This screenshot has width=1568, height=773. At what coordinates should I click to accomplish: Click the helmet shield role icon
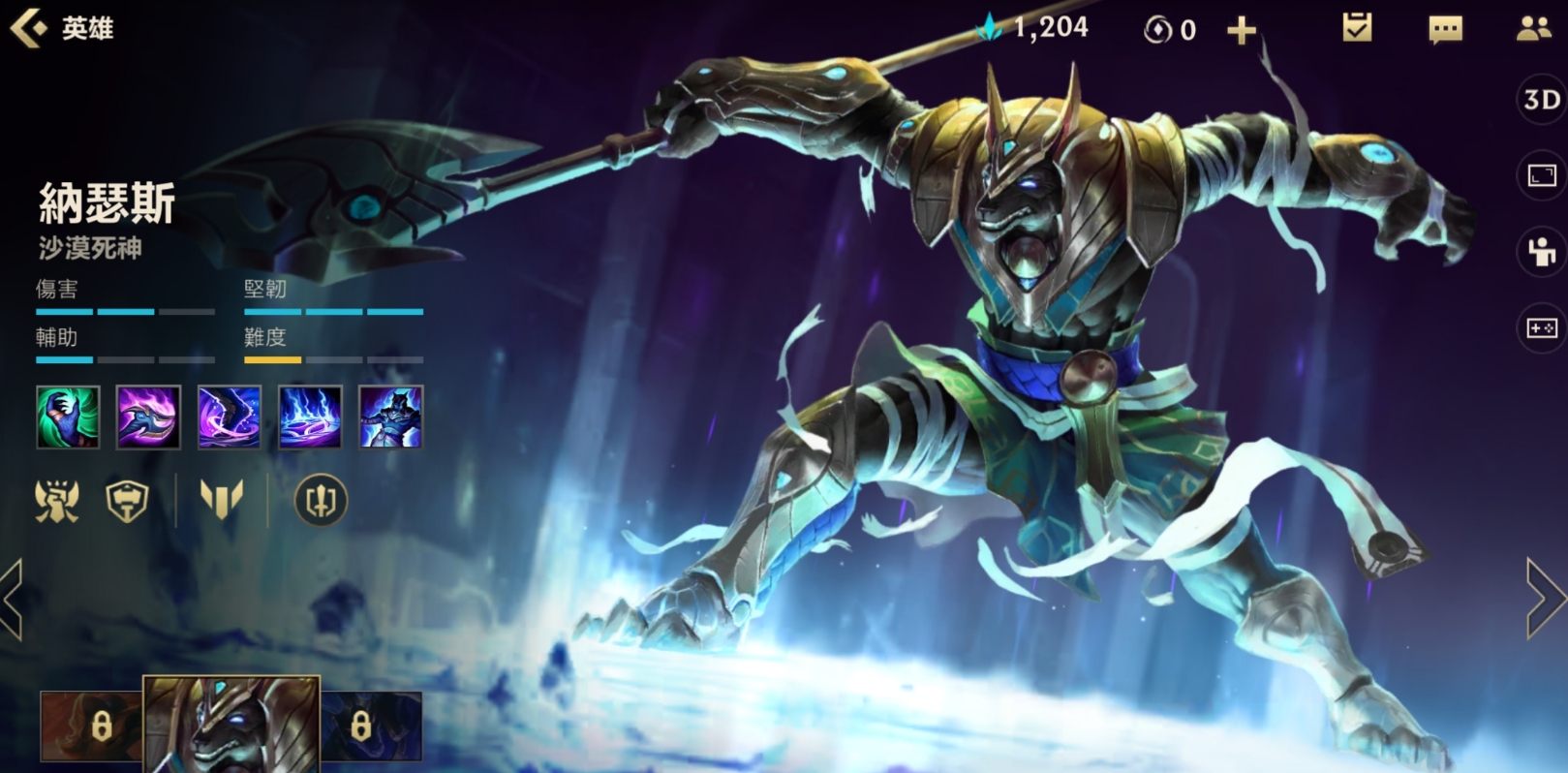point(127,501)
